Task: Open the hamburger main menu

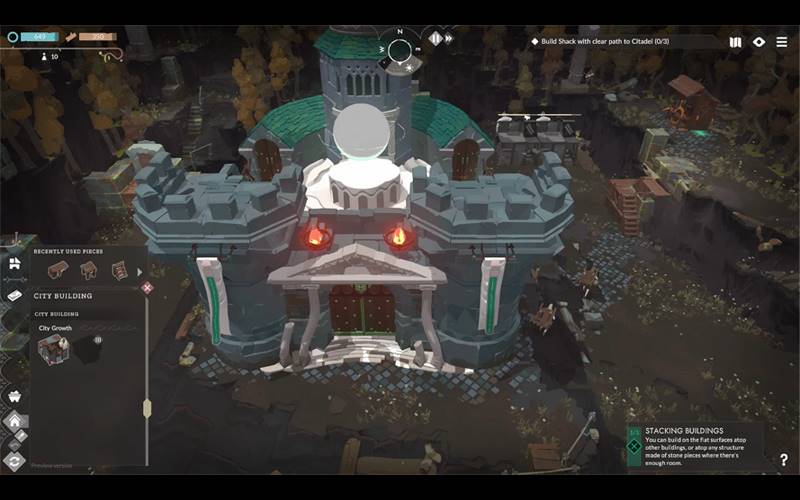Action: point(781,42)
